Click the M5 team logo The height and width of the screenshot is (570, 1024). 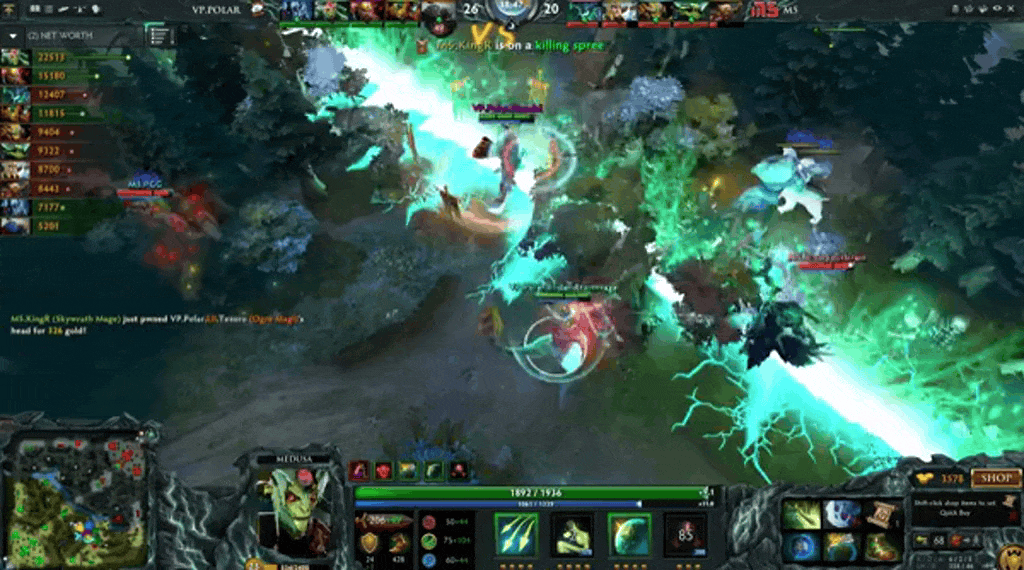[x=765, y=10]
